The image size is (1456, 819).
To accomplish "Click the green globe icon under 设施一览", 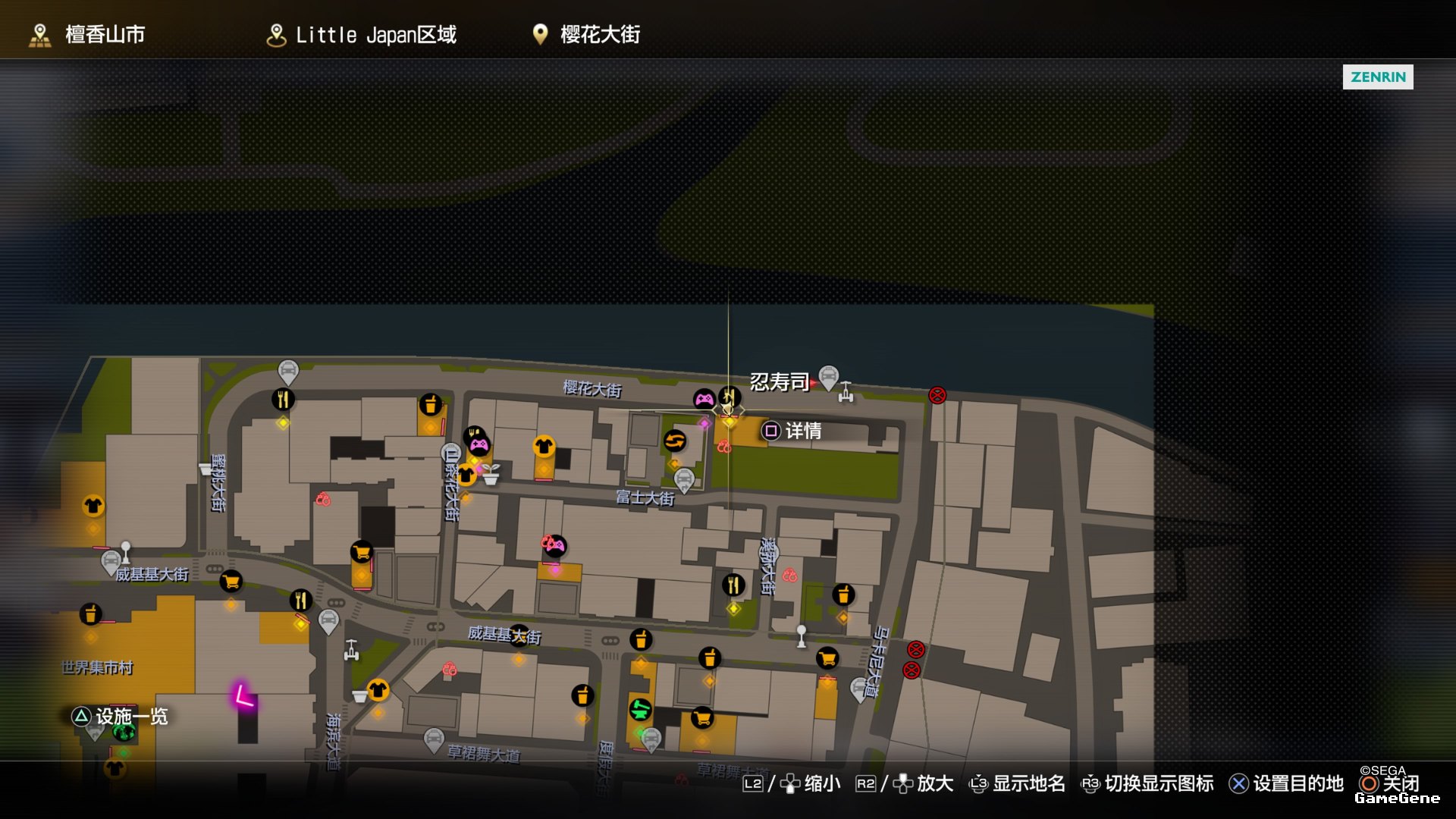I will (124, 733).
